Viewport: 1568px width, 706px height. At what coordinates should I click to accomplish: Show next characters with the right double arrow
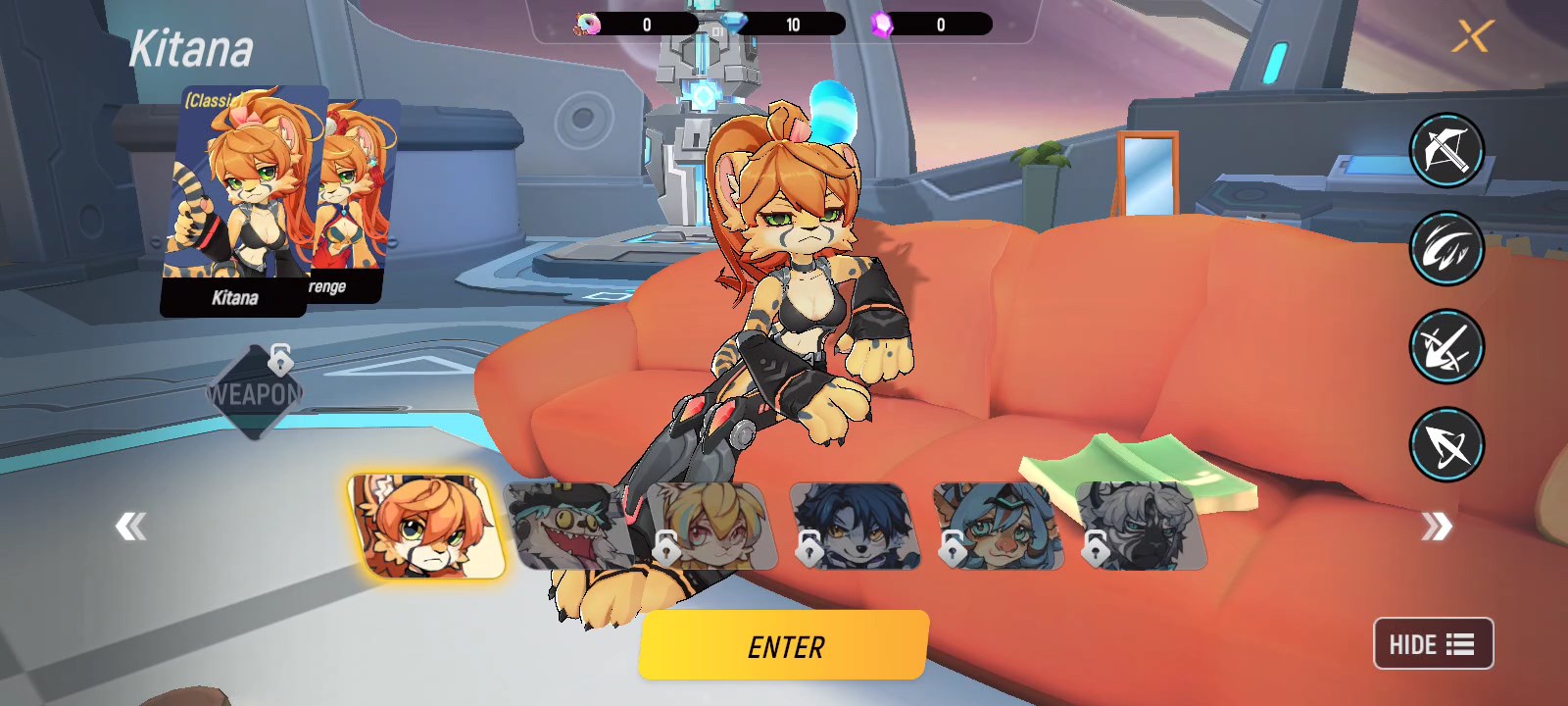(x=1436, y=527)
